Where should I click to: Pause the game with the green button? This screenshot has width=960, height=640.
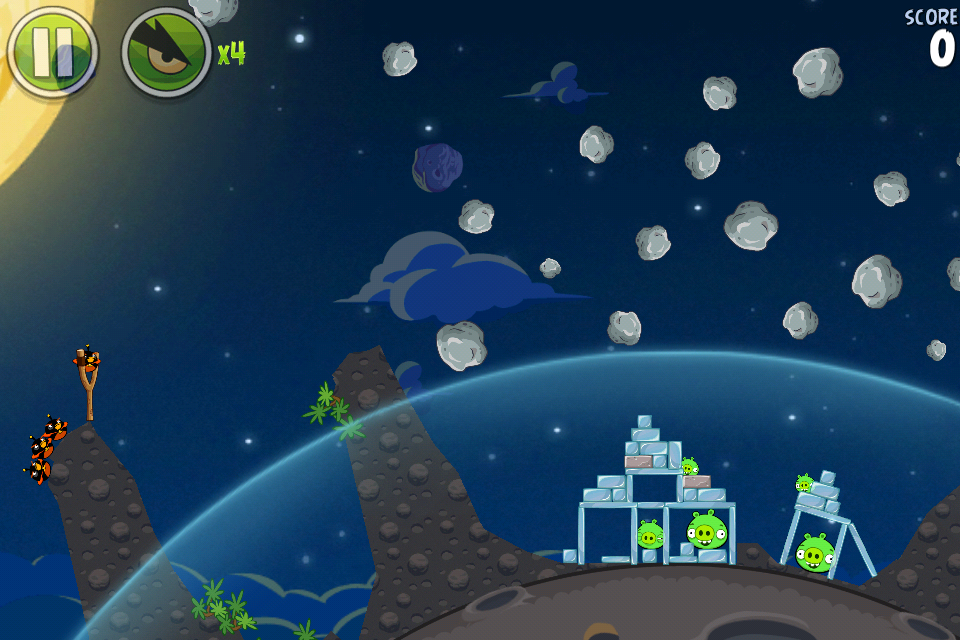(x=52, y=52)
